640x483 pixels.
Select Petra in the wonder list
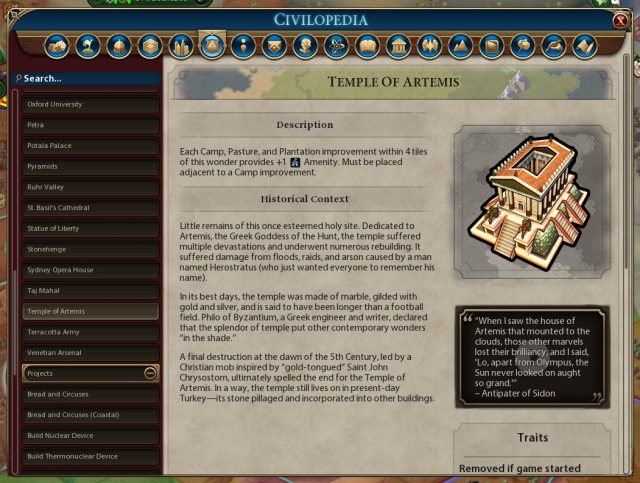tap(91, 125)
